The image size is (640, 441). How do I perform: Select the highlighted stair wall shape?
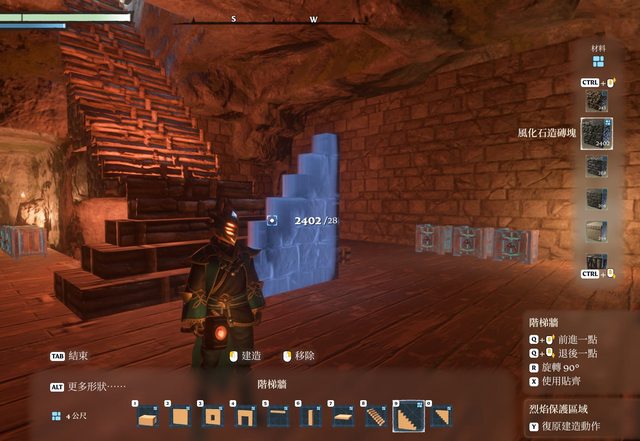tap(407, 415)
